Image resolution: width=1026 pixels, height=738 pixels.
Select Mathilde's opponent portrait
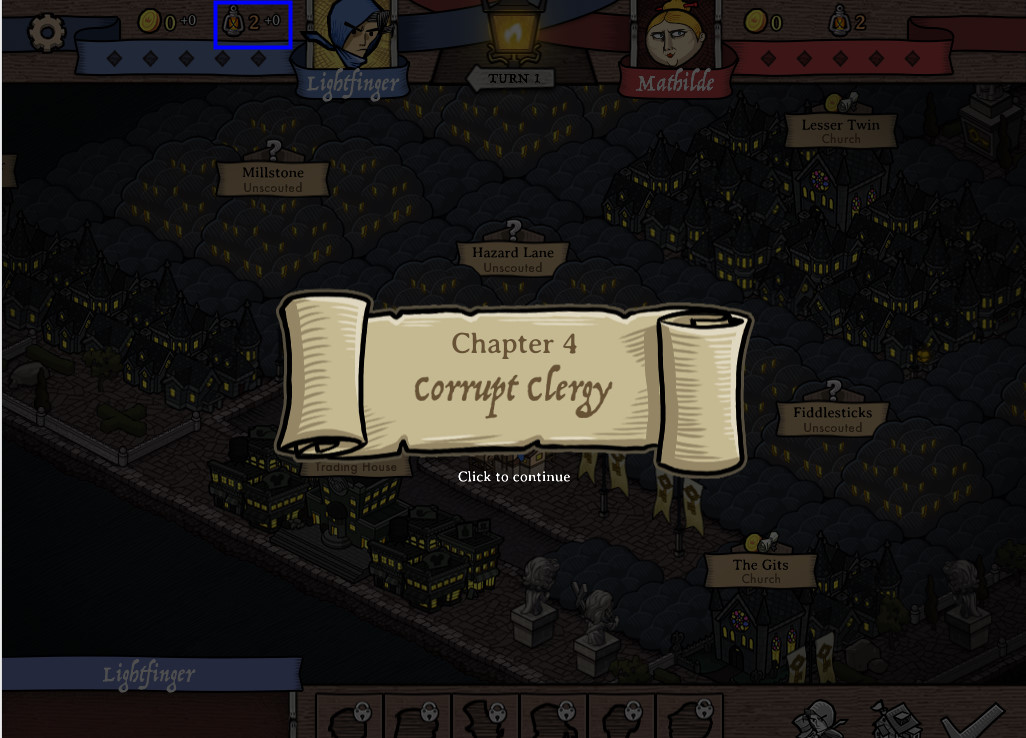[x=677, y=38]
